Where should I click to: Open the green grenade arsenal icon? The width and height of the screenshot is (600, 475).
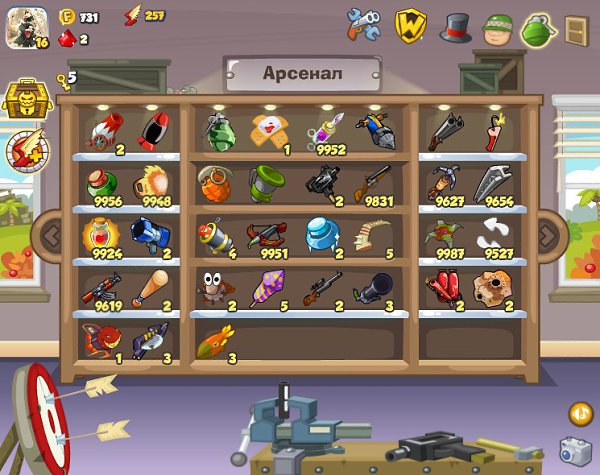pos(537,28)
